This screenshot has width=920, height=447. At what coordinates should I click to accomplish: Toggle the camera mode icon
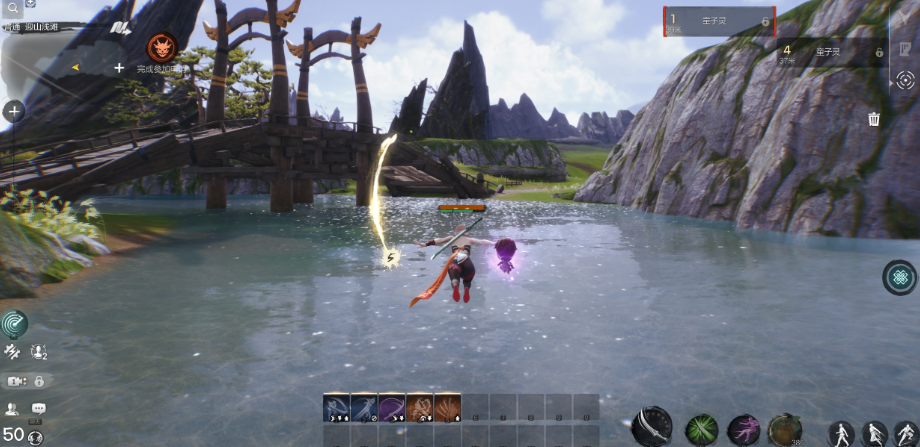pos(16,381)
